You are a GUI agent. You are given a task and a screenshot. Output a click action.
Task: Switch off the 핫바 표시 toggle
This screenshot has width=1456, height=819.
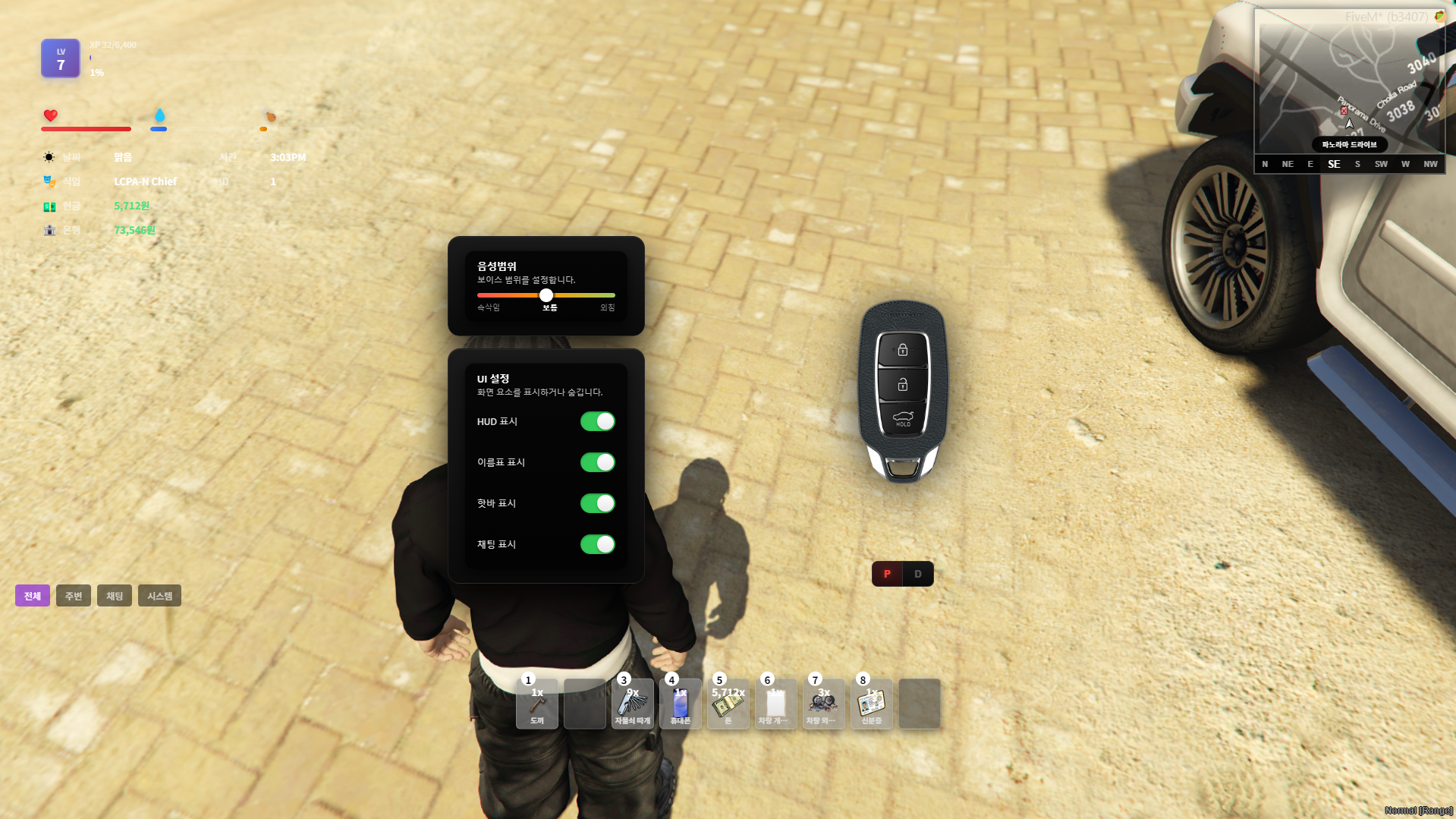pos(597,503)
